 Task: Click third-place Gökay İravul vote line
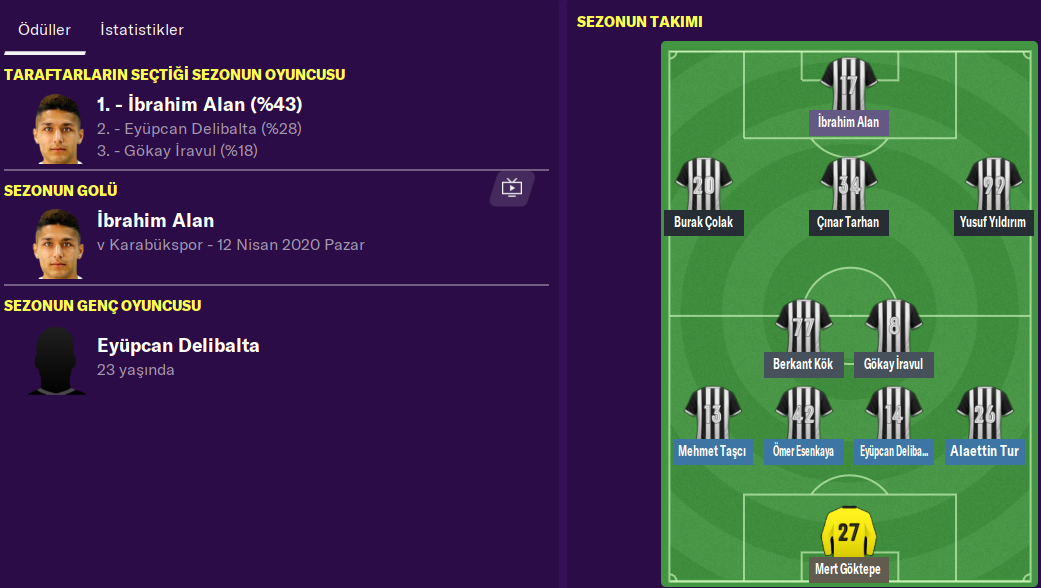point(177,150)
